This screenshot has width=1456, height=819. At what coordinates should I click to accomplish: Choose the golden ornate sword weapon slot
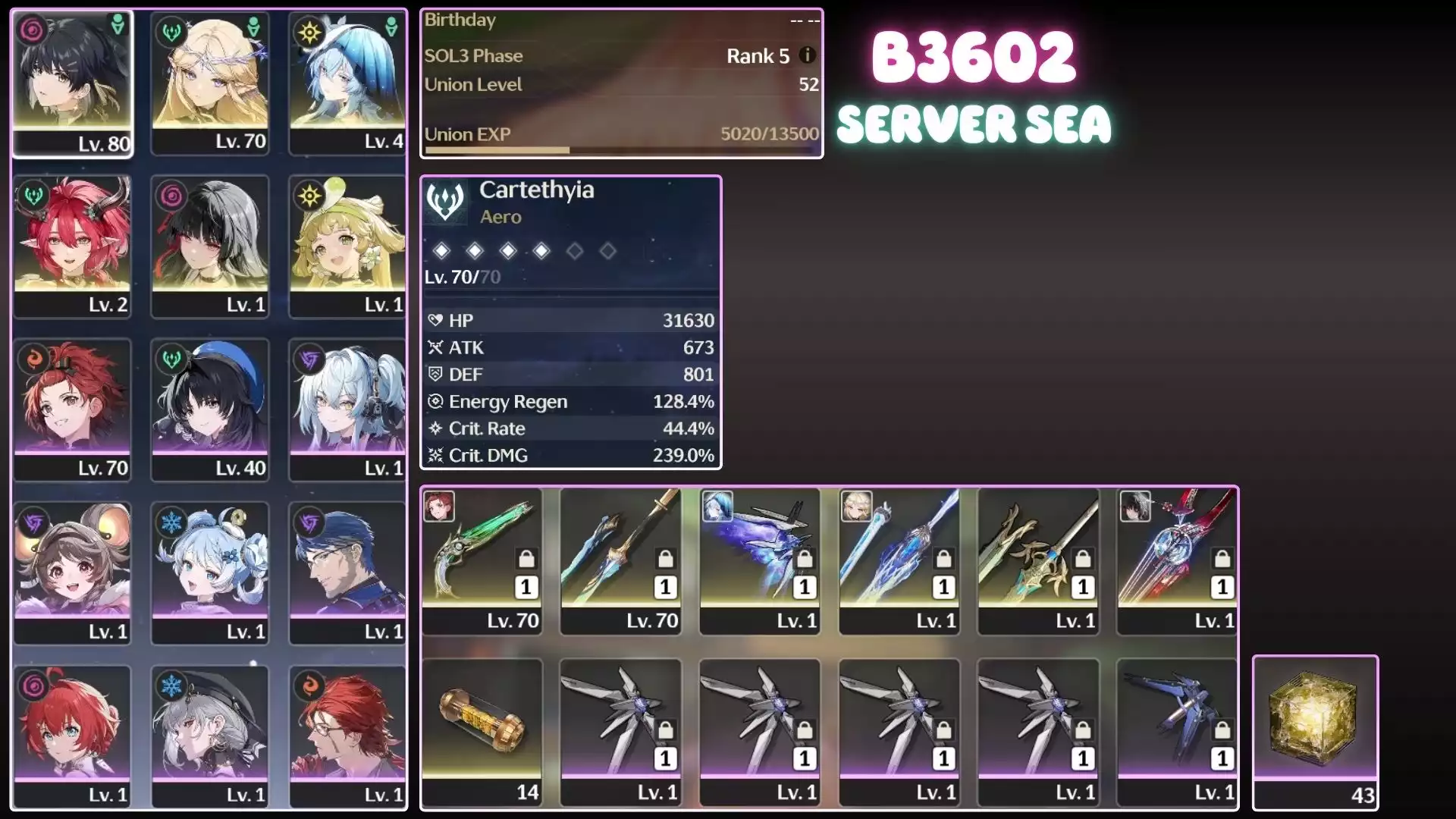pyautogui.click(x=1038, y=560)
